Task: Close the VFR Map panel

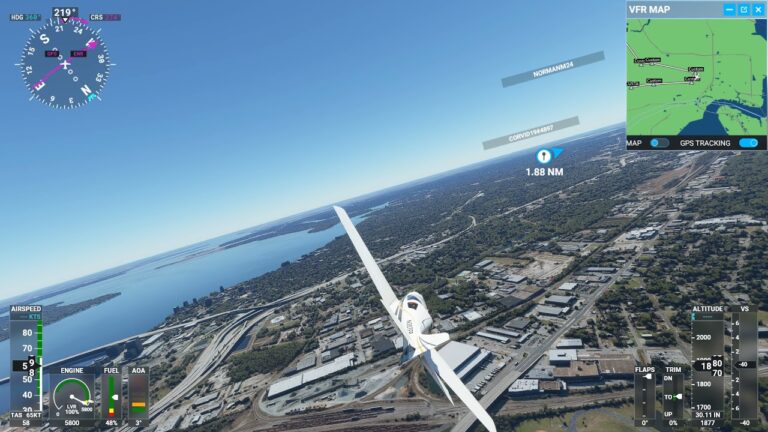Action: point(759,10)
